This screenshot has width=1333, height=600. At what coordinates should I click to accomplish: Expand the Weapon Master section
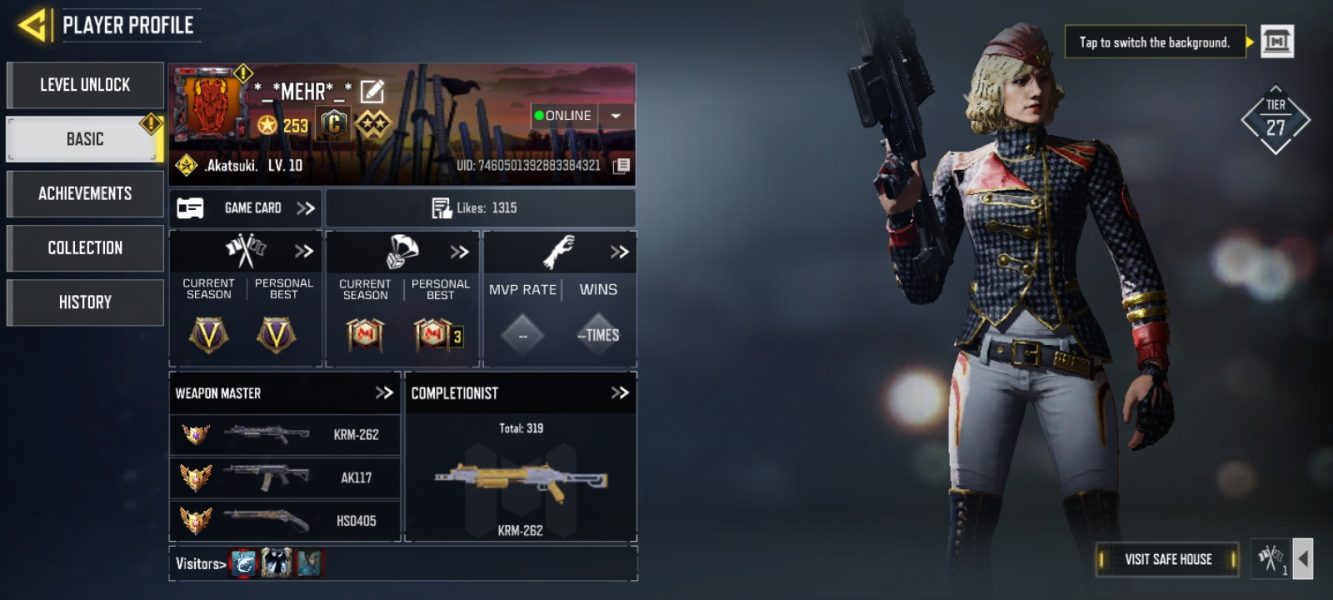(384, 393)
